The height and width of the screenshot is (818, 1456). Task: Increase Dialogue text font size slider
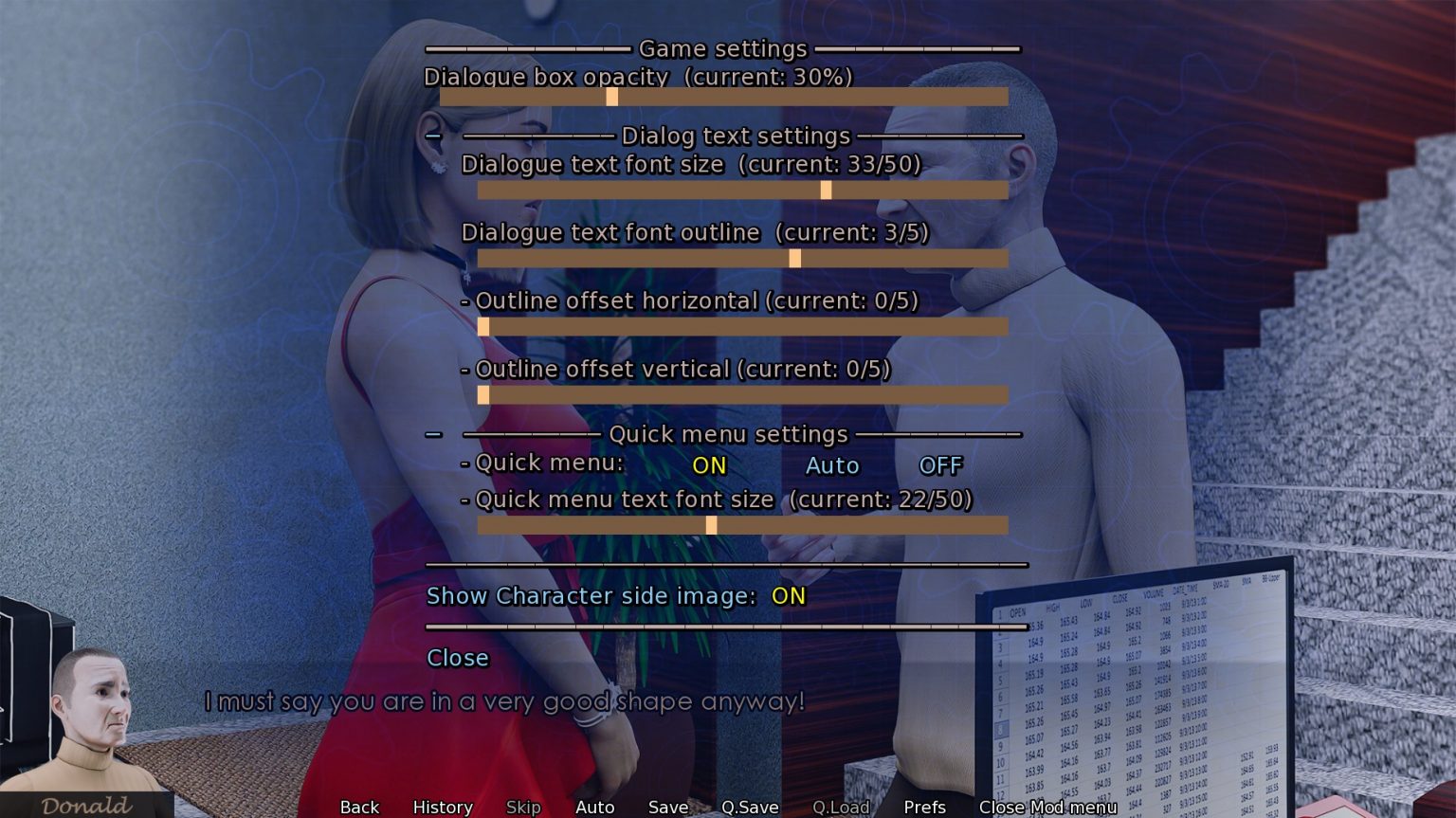(x=826, y=190)
